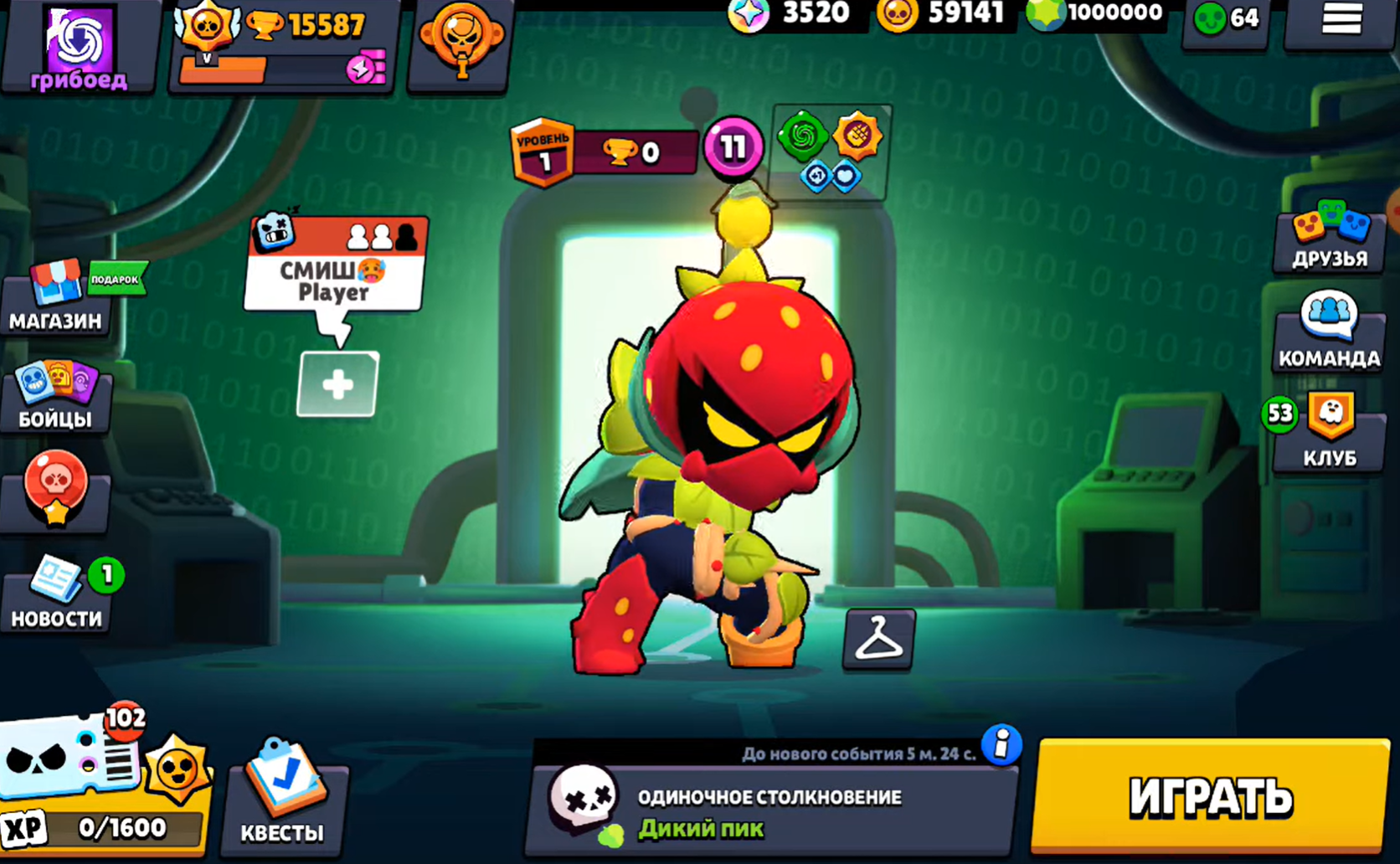Image resolution: width=1400 pixels, height=864 pixels.
Task: Open the КОМАНДА team menu
Action: point(1329,332)
